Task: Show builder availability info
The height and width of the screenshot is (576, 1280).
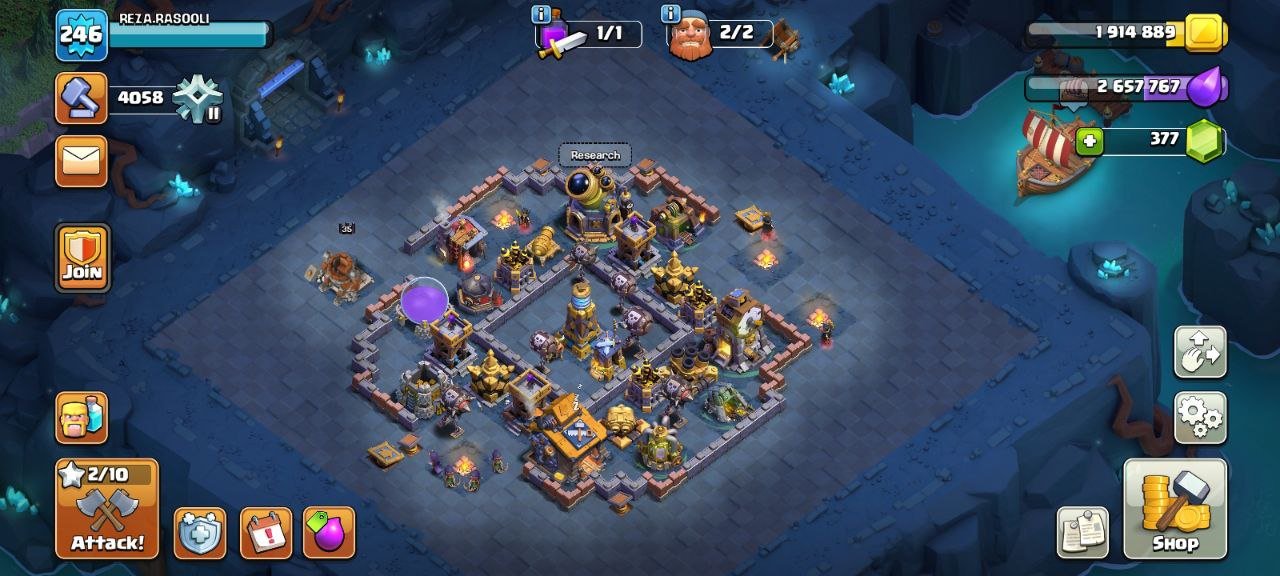Action: pos(670,14)
